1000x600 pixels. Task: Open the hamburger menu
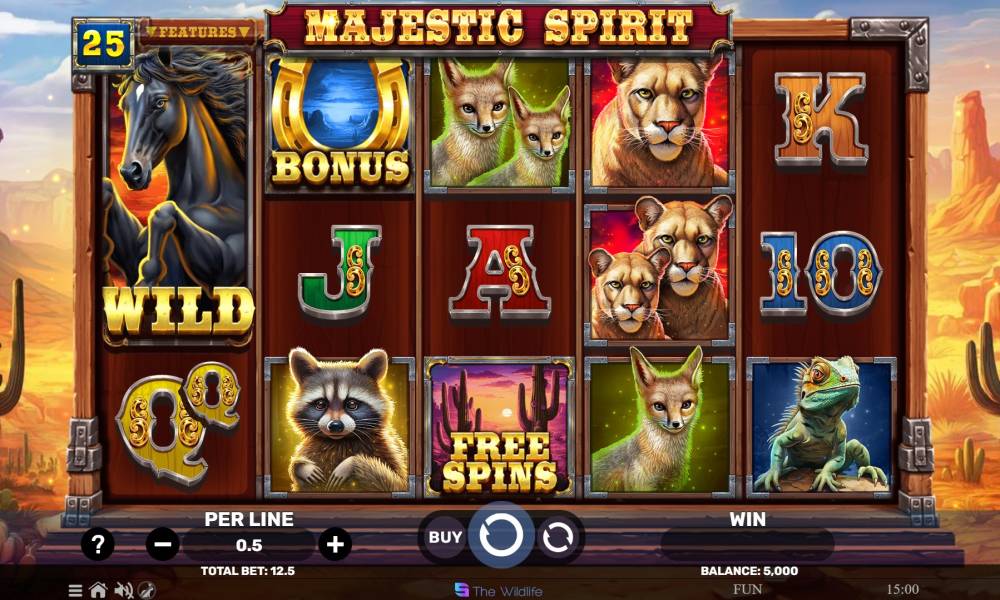75,590
